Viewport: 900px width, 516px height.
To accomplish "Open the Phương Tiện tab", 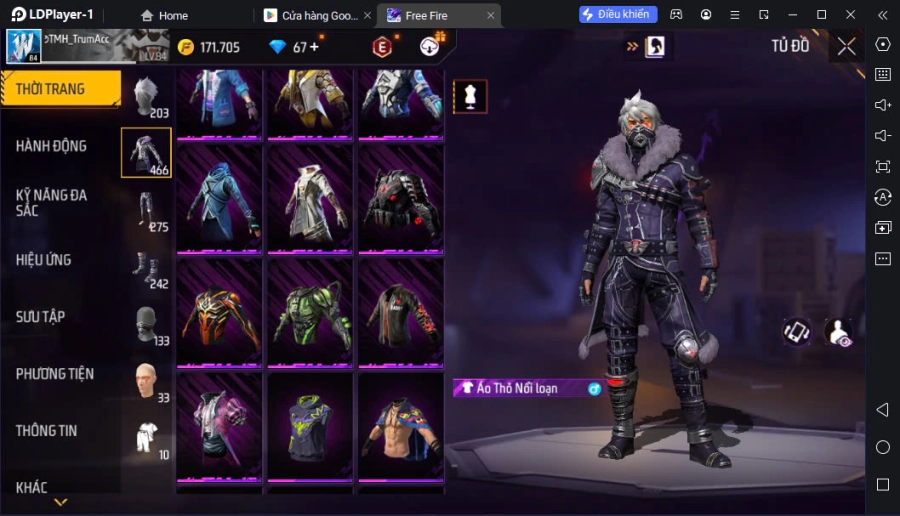I will pos(55,374).
